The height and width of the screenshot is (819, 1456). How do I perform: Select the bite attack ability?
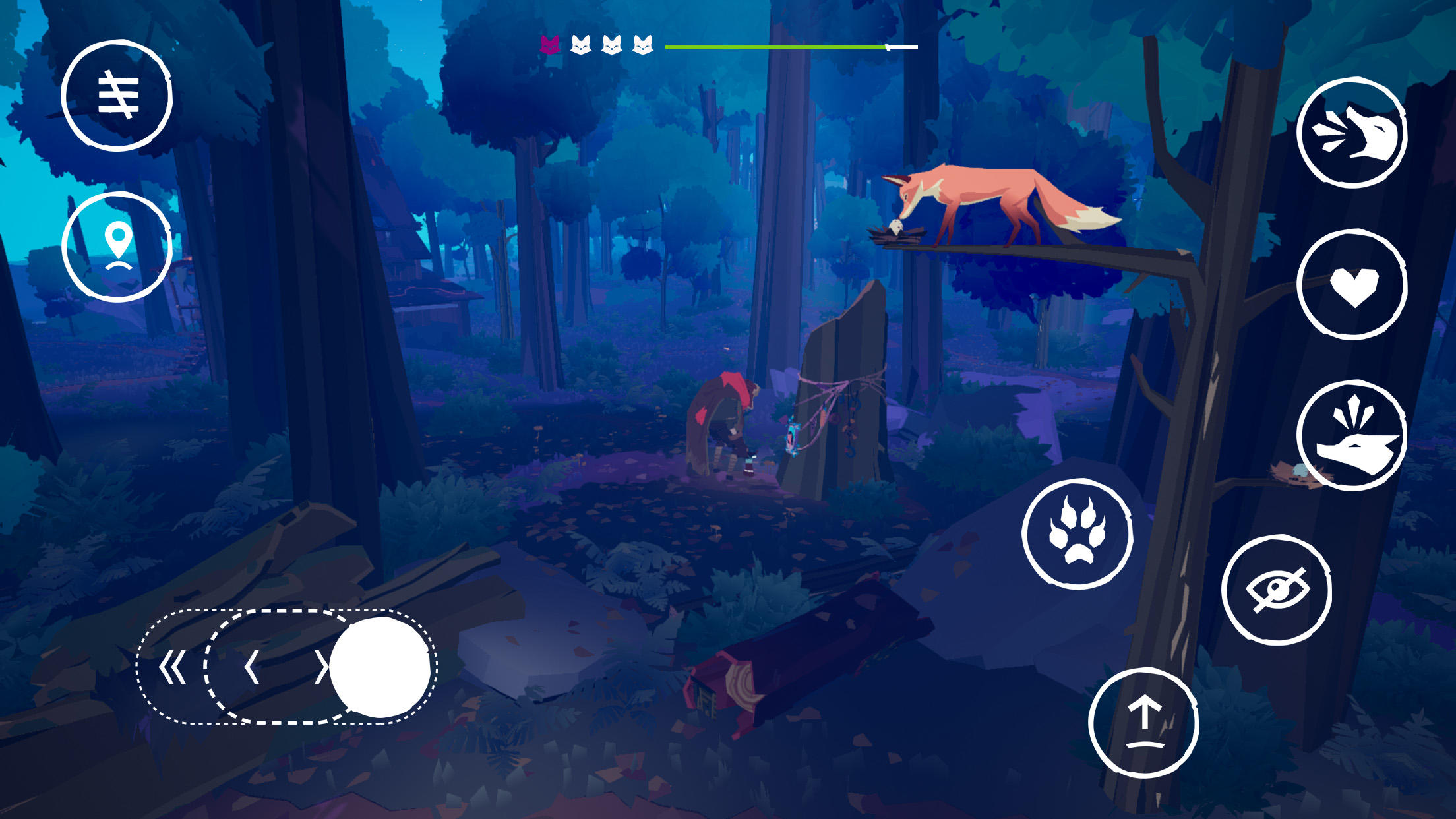pyautogui.click(x=1350, y=134)
